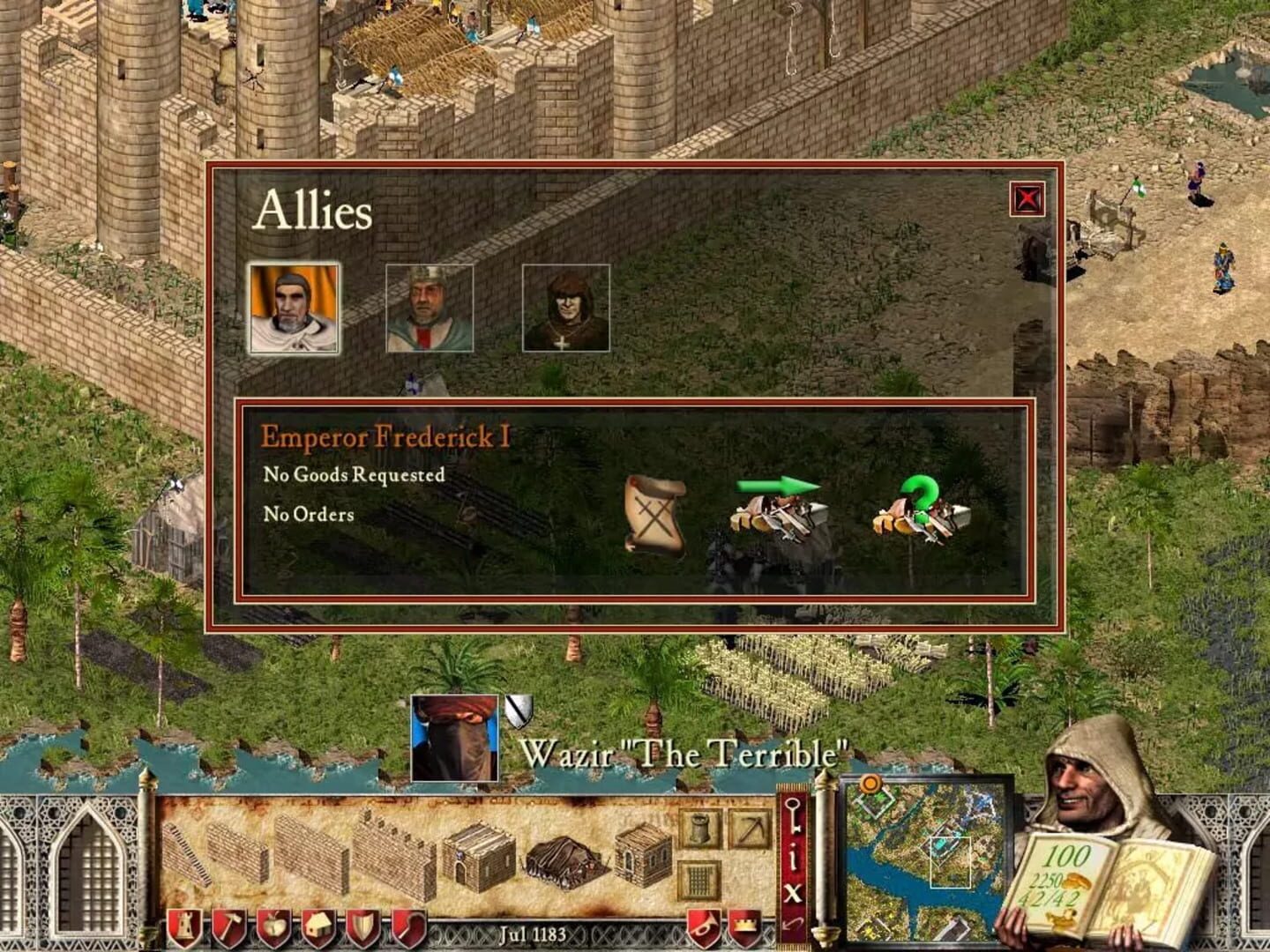Open the castle buildings shield menu
Image resolution: width=1270 pixels, height=952 pixels.
(184, 926)
